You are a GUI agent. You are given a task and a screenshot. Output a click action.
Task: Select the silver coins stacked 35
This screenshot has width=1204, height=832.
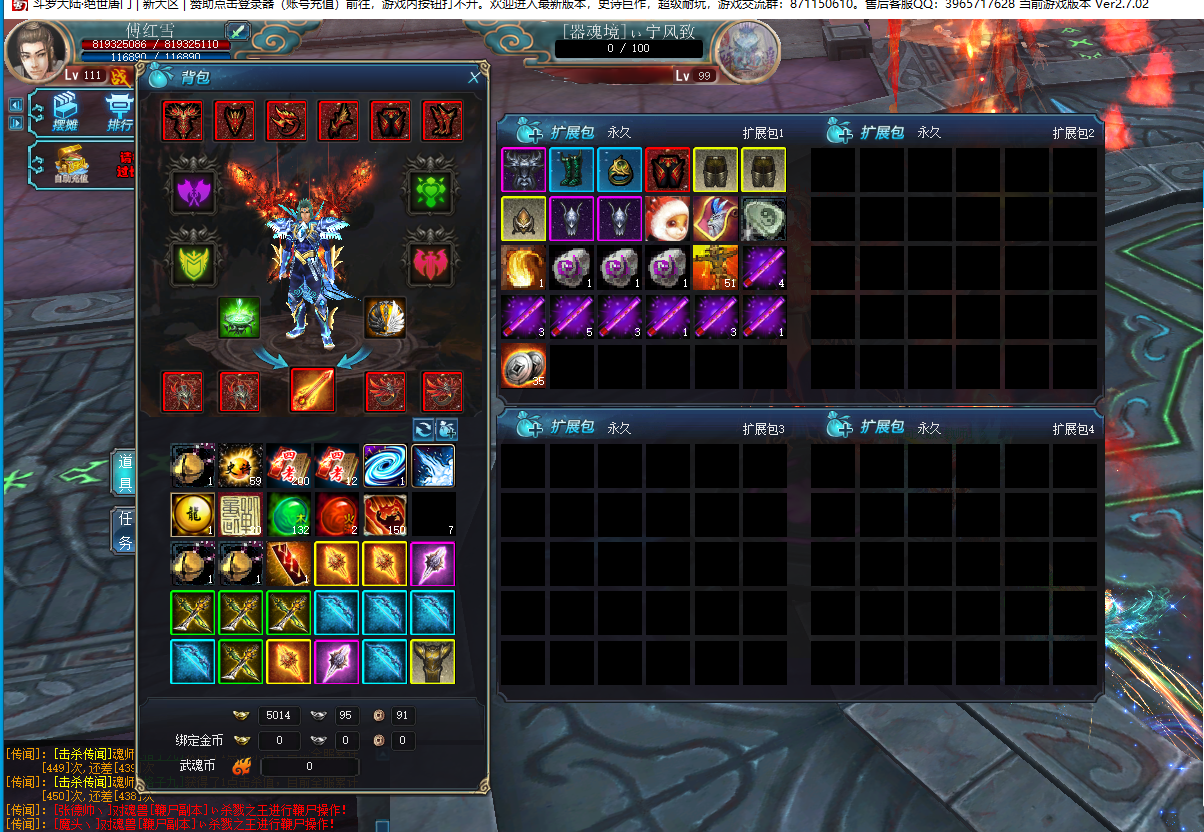tap(523, 366)
